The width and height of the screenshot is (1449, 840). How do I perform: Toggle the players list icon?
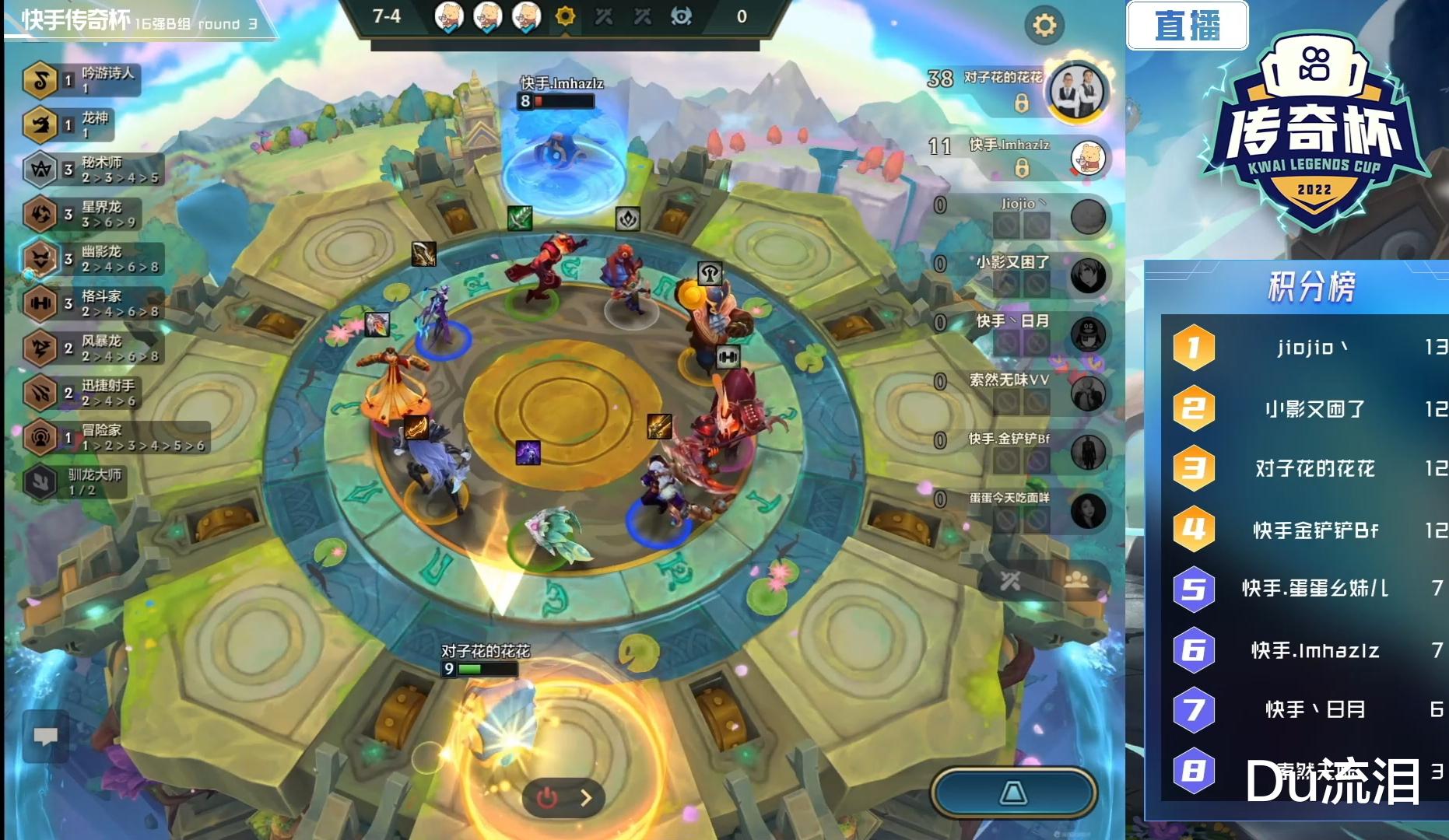point(1077,580)
